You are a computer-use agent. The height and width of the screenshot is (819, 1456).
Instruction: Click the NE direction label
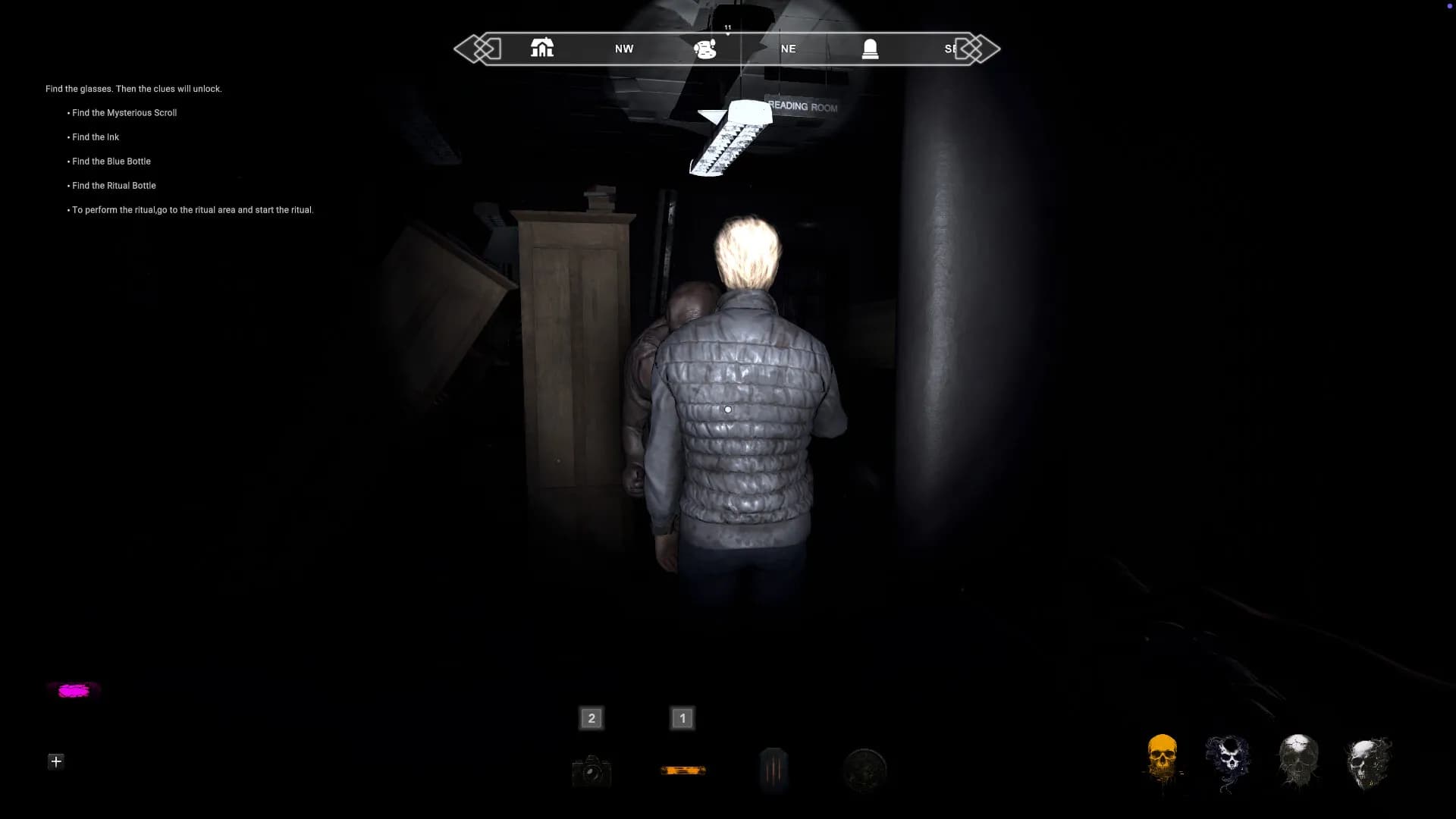tap(787, 48)
